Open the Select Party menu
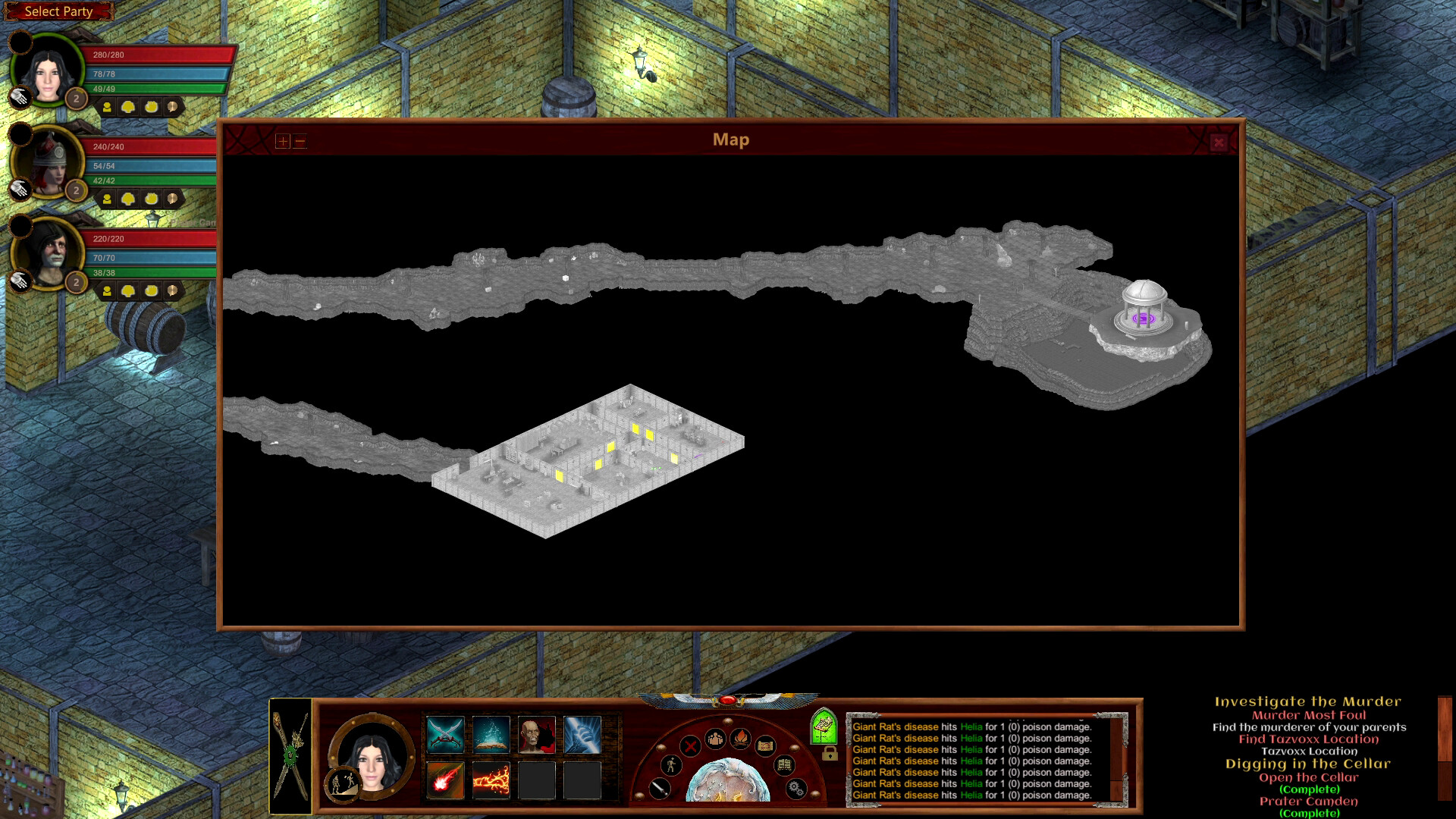 tap(58, 11)
